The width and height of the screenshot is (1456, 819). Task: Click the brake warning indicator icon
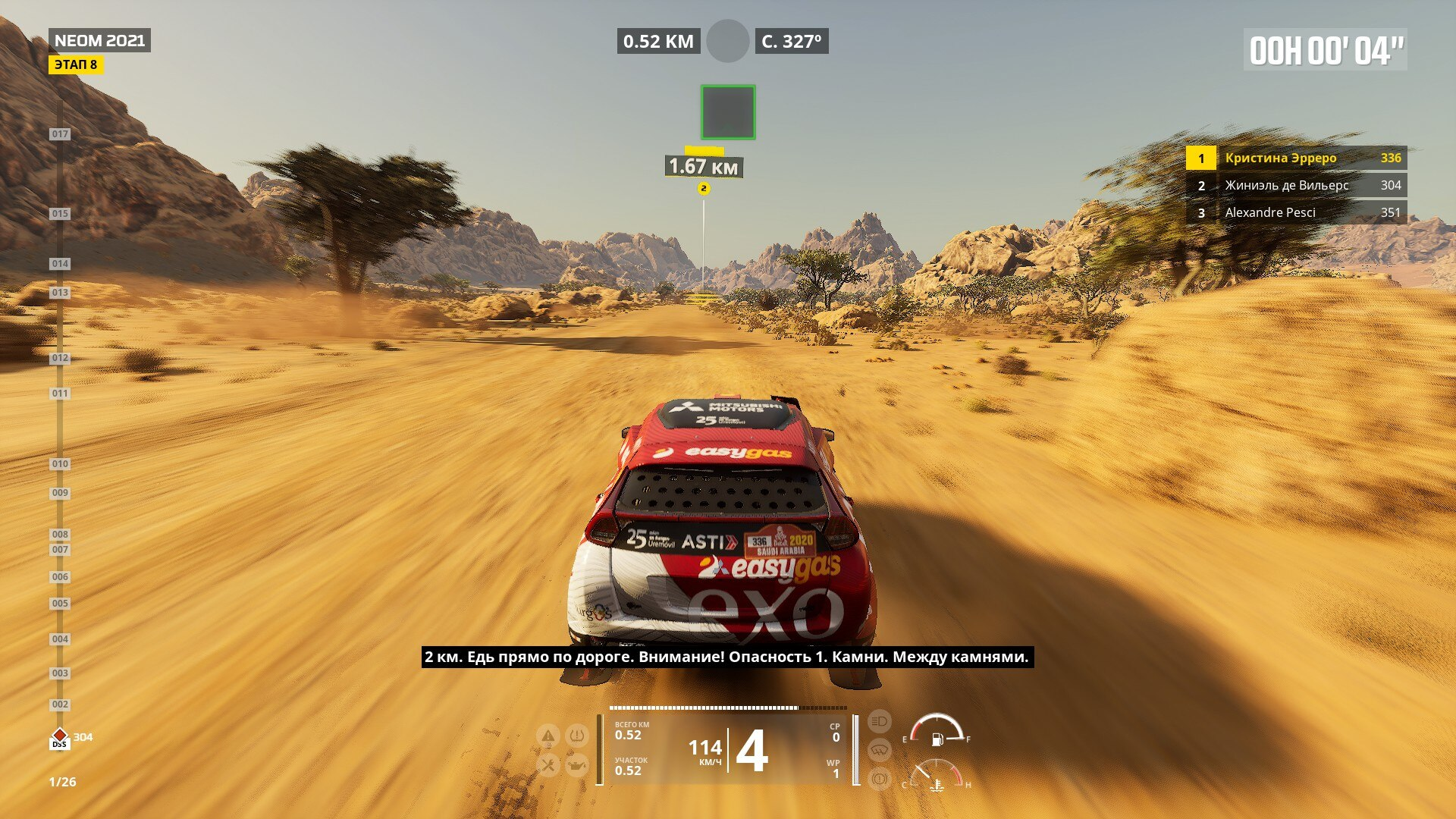click(879, 778)
